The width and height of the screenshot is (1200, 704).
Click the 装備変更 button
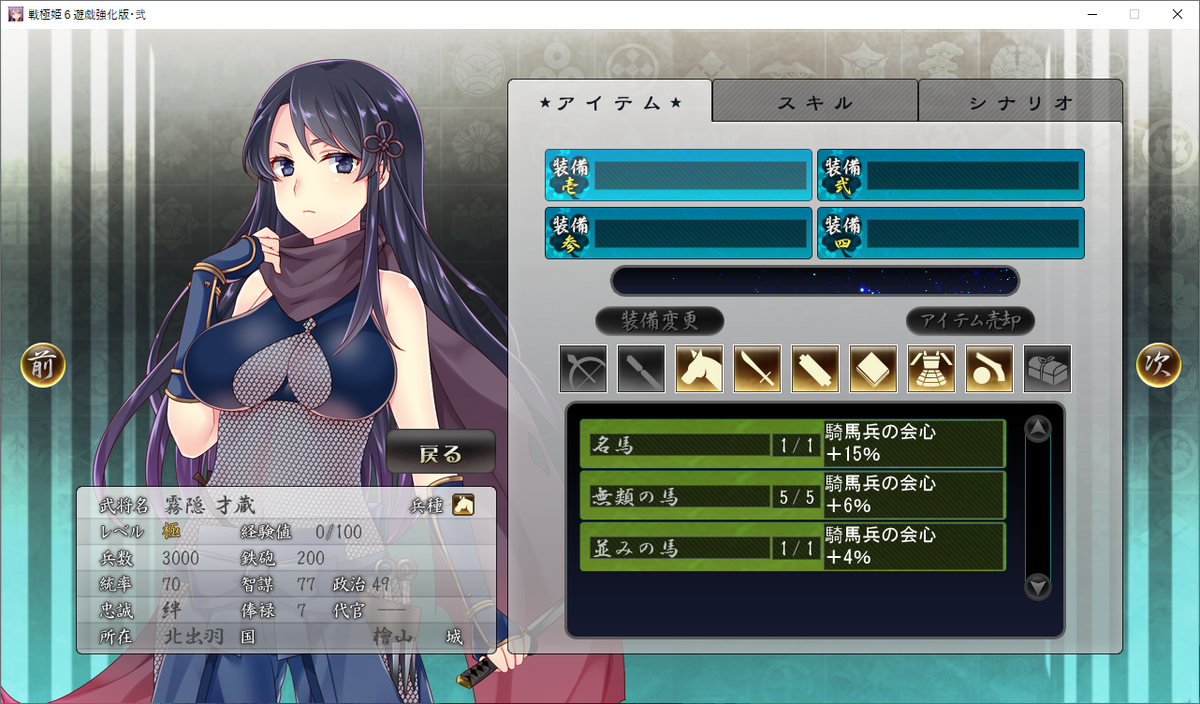pos(659,321)
